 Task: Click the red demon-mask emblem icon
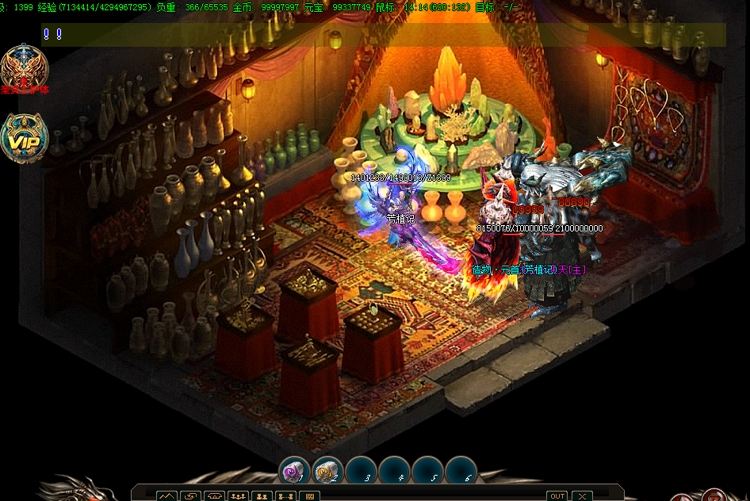[23, 67]
